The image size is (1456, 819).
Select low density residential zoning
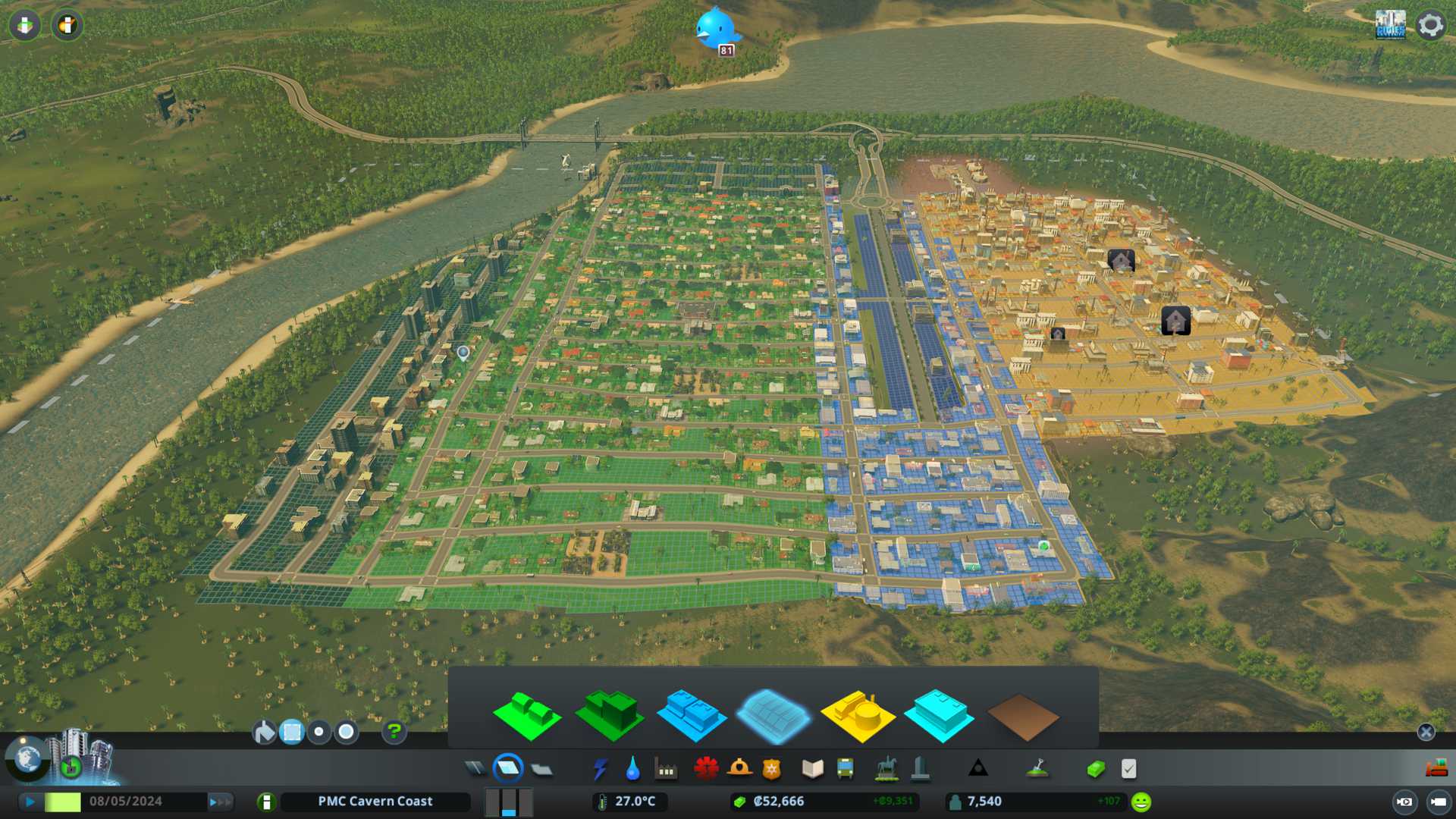click(x=527, y=715)
